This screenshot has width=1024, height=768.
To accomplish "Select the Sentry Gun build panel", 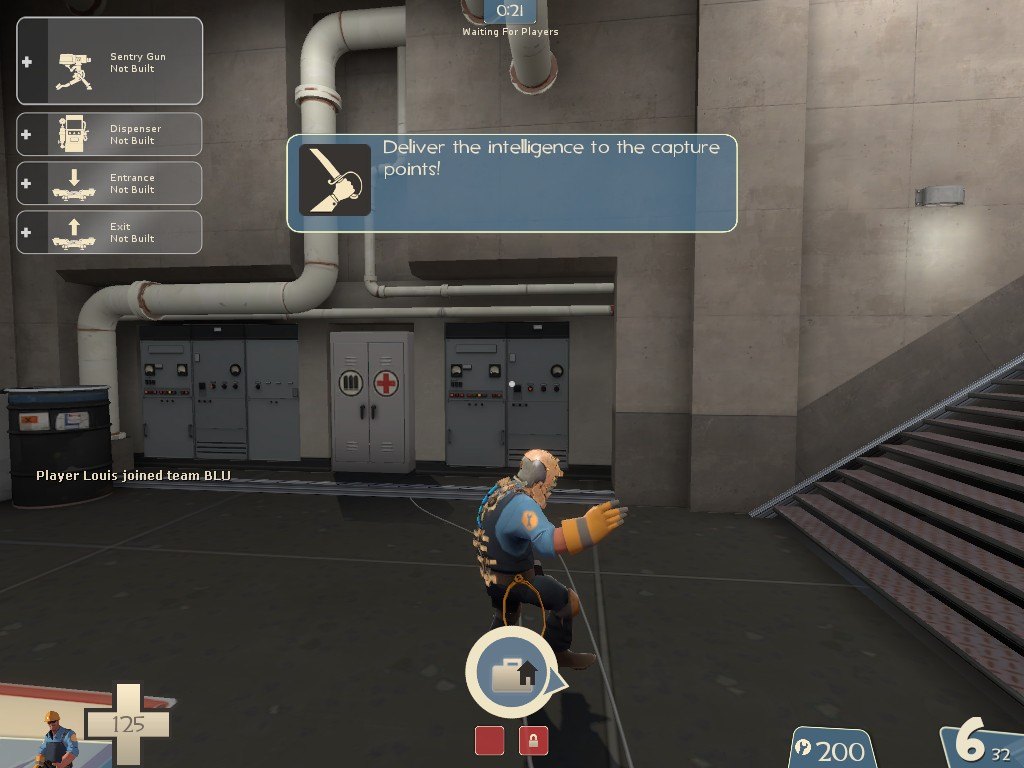I will pyautogui.click(x=110, y=62).
